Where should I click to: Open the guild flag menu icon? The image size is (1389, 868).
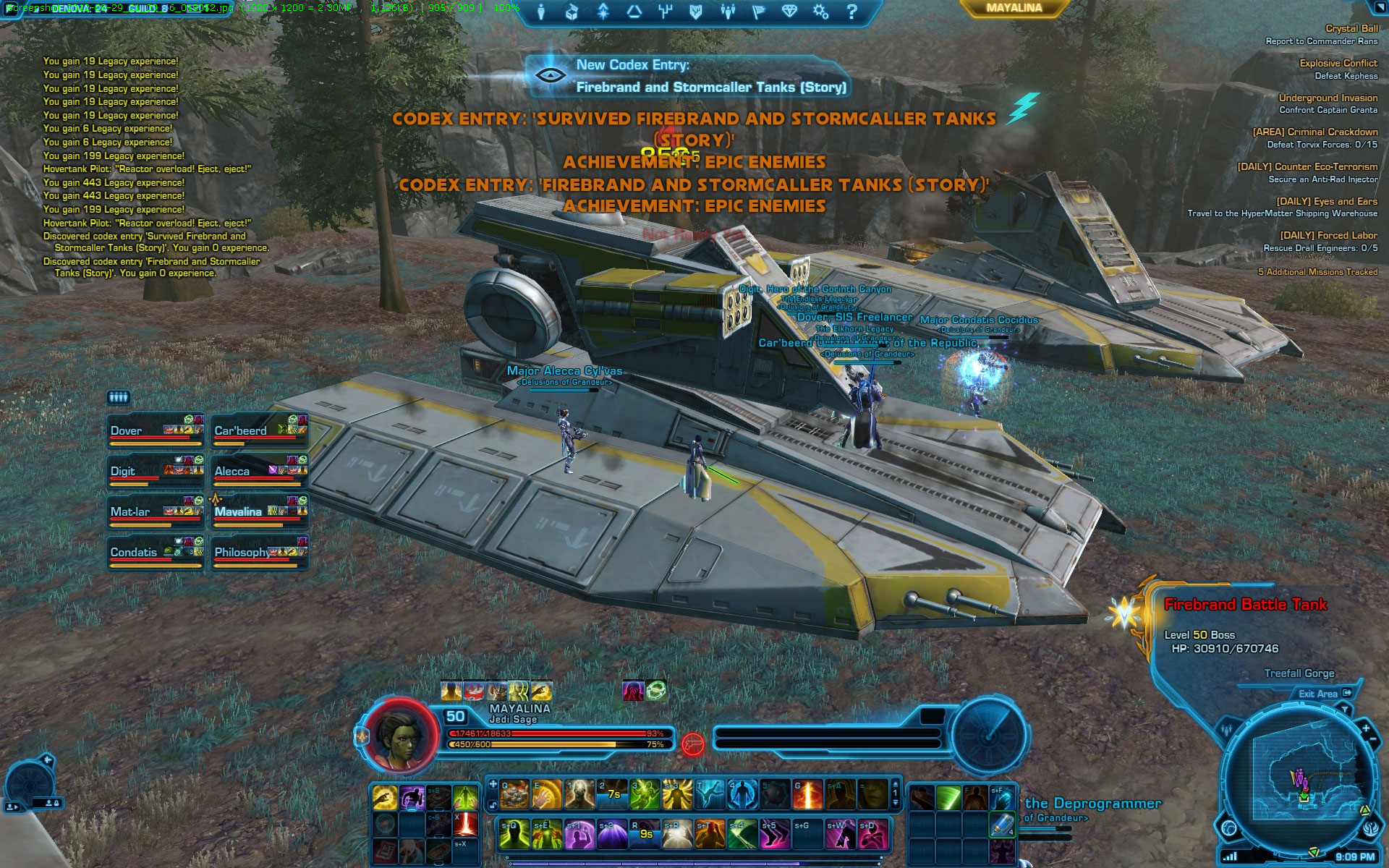coord(758,12)
